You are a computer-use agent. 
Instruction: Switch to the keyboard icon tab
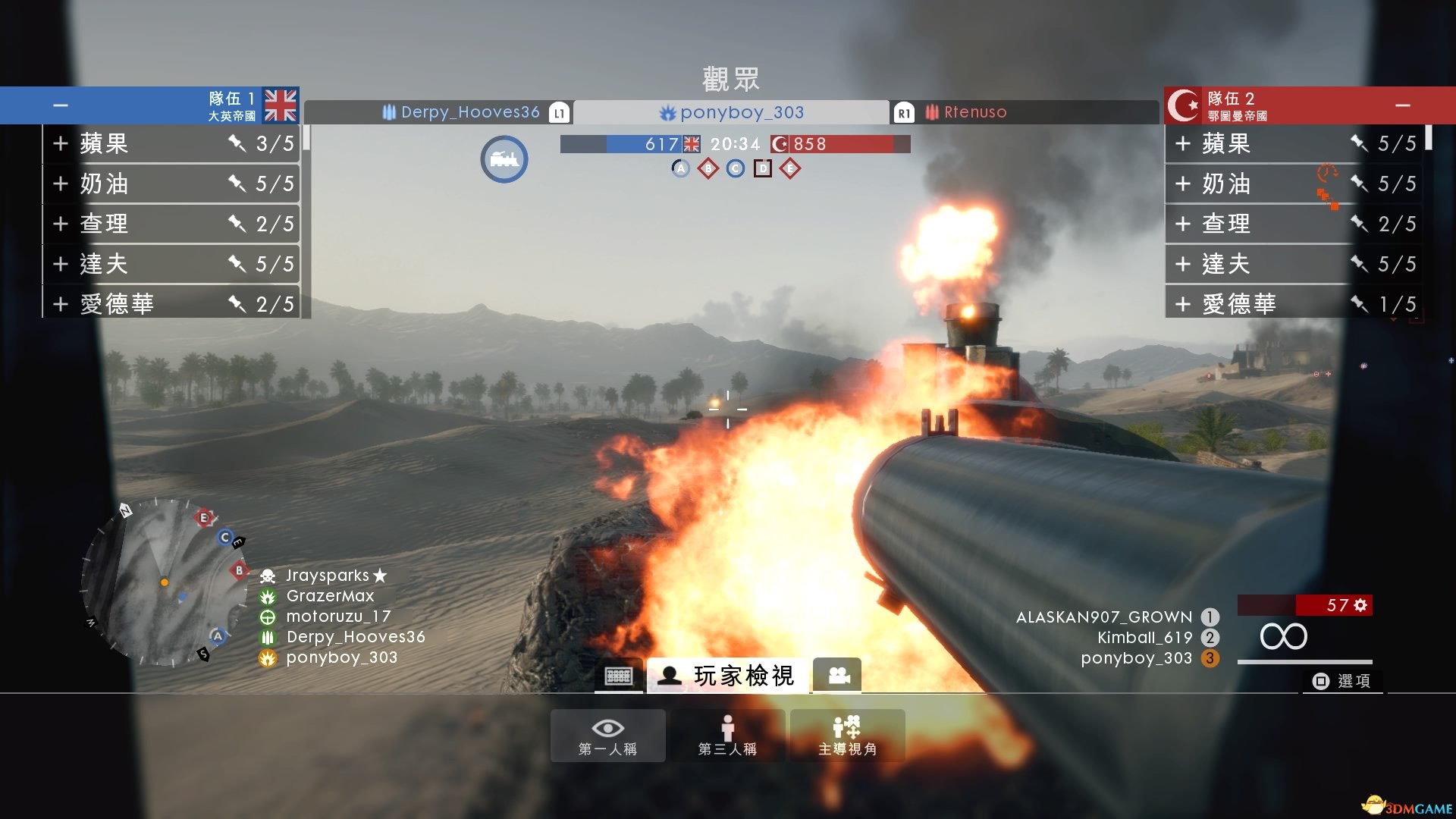coord(618,676)
